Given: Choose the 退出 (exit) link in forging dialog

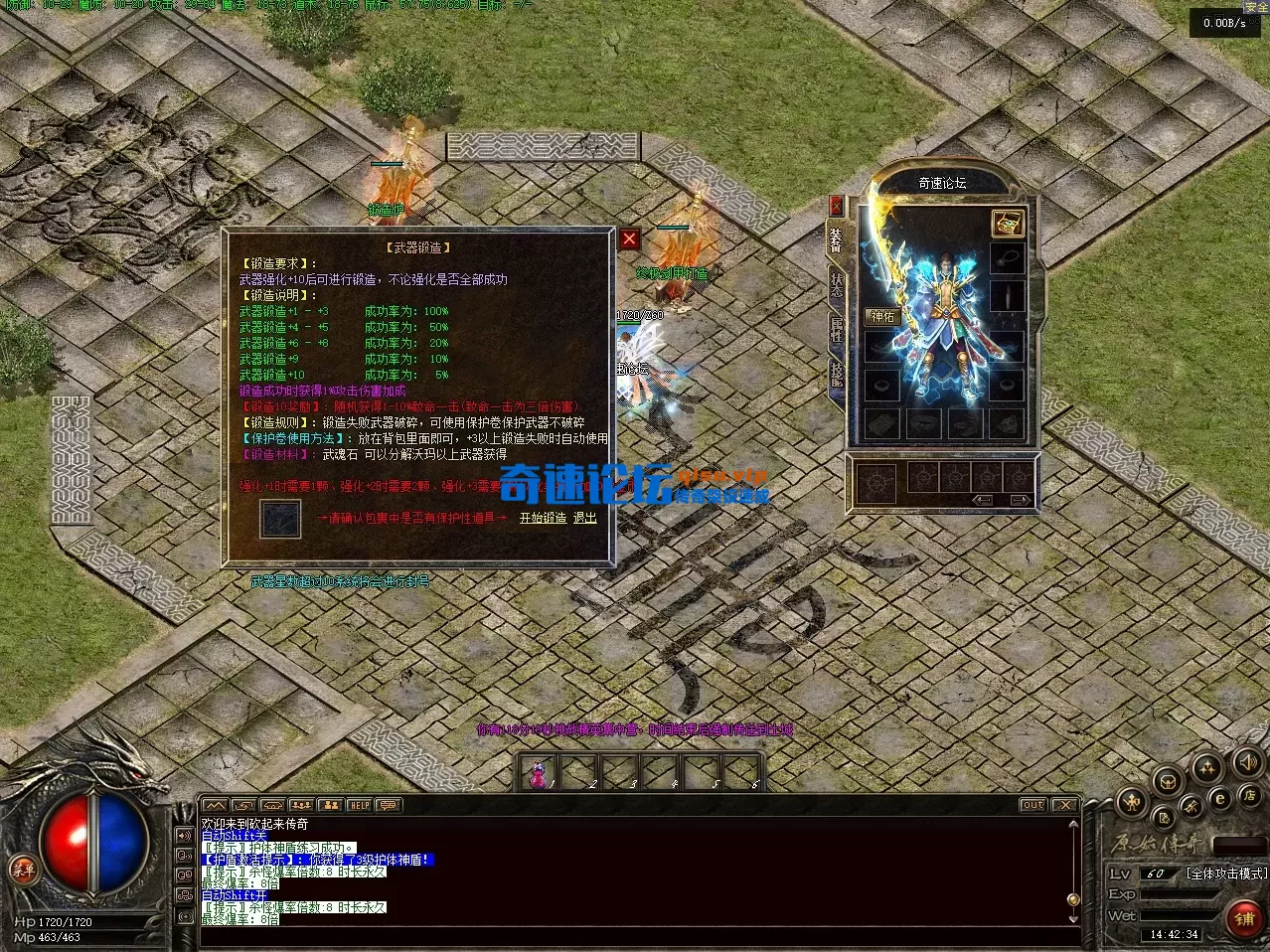Looking at the screenshot, I should 585,518.
